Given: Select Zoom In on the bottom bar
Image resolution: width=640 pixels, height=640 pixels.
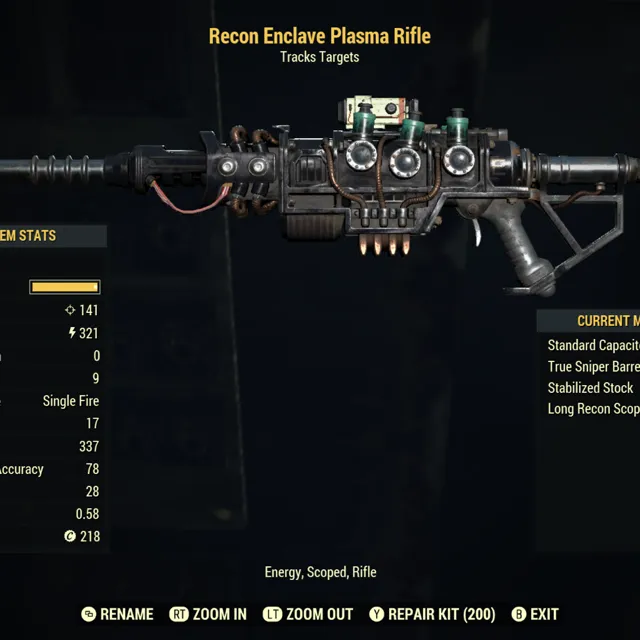Looking at the screenshot, I should pos(208,614).
